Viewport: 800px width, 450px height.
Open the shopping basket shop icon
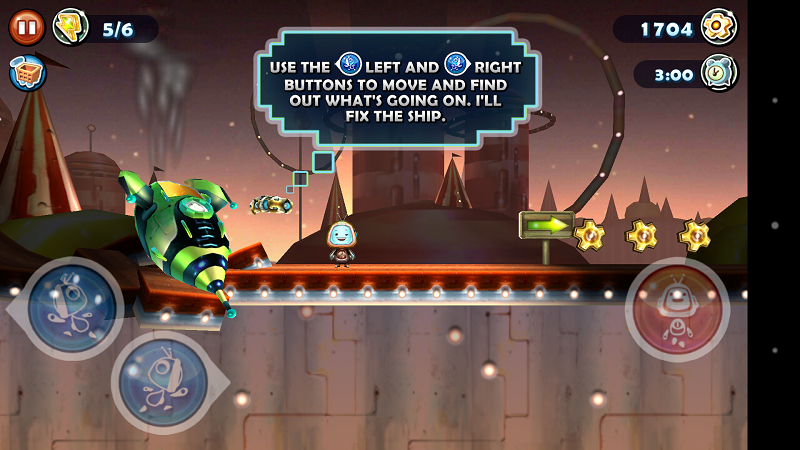point(24,73)
